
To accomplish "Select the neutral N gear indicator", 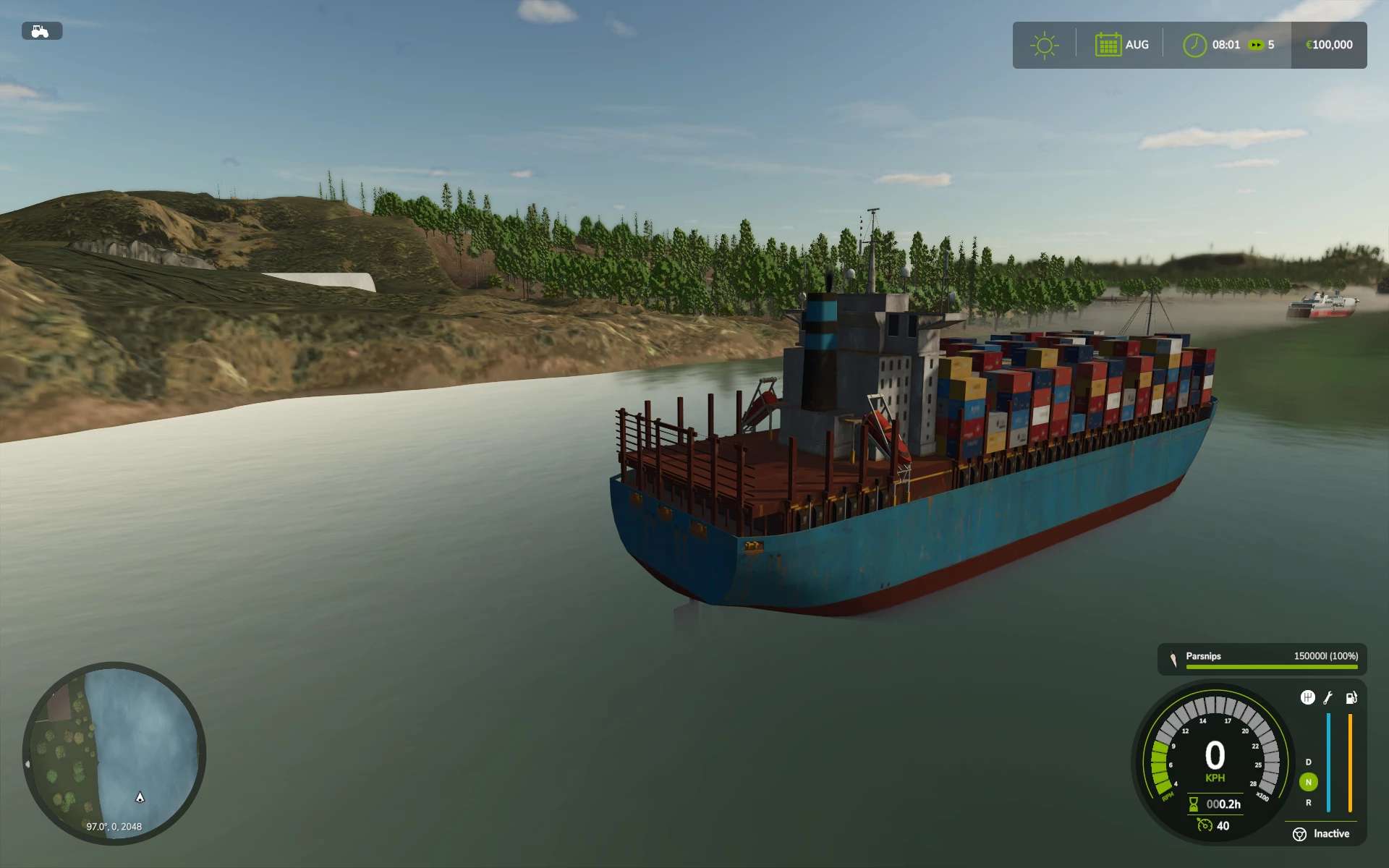I will (1308, 782).
